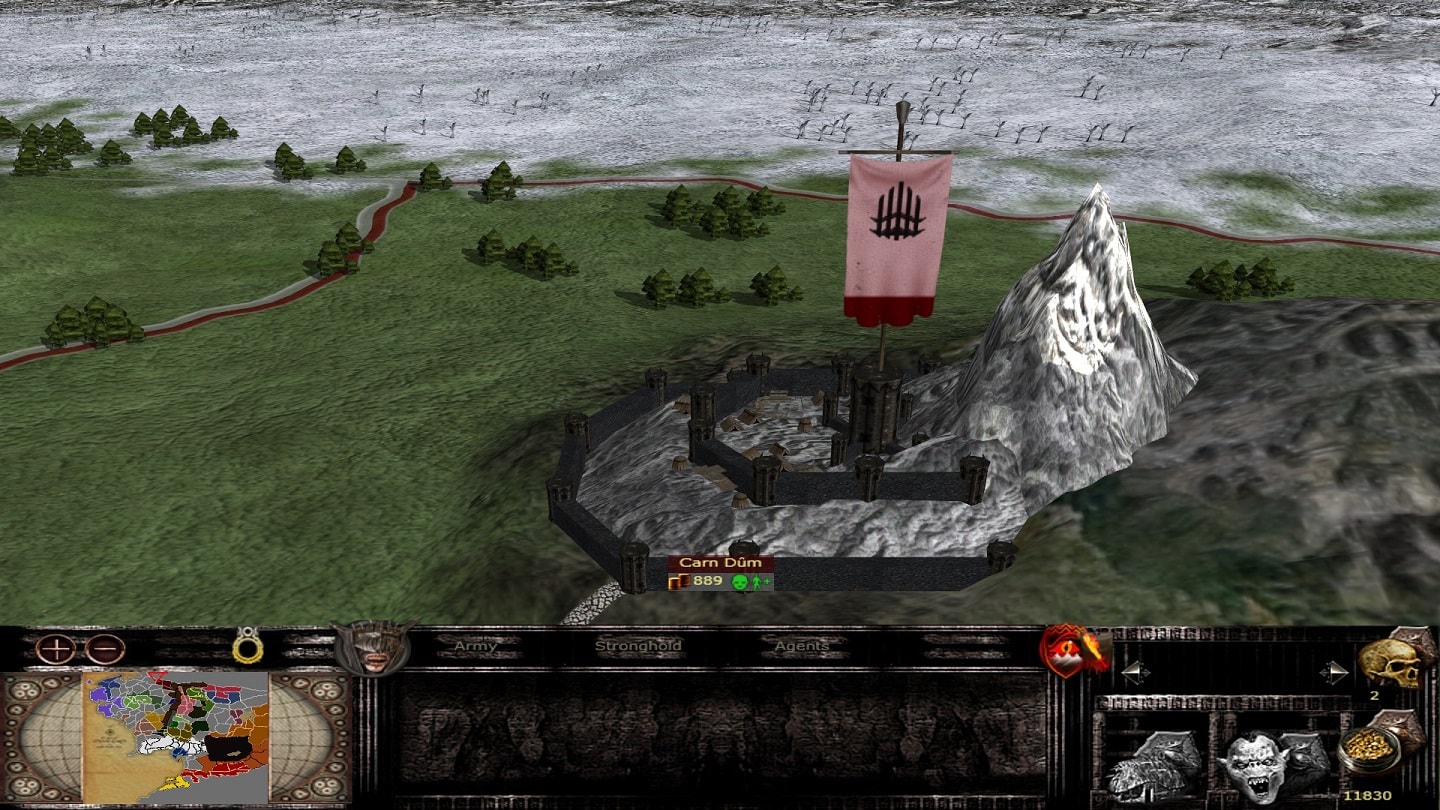Click the gold ring icon
The width and height of the screenshot is (1440, 810).
(246, 646)
